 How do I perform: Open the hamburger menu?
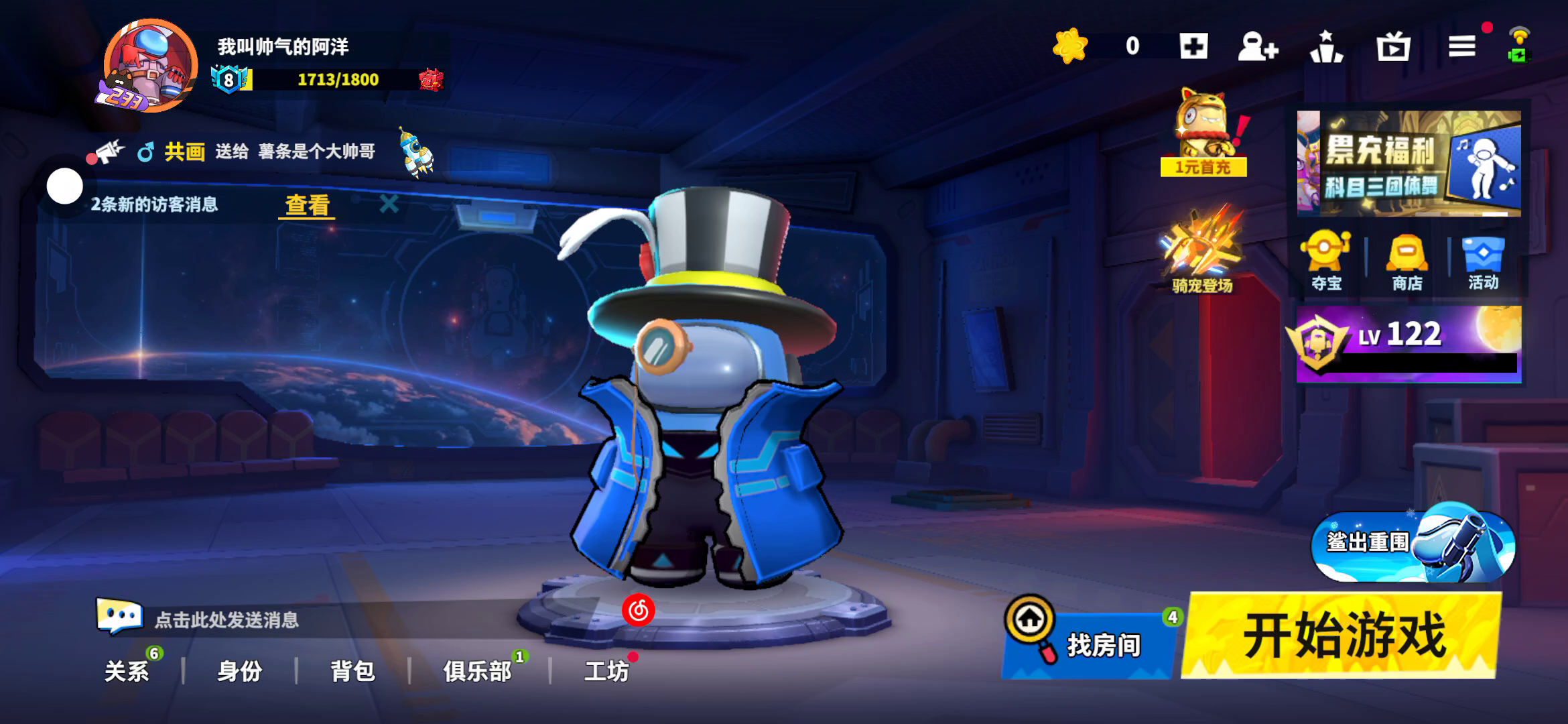[x=1461, y=46]
